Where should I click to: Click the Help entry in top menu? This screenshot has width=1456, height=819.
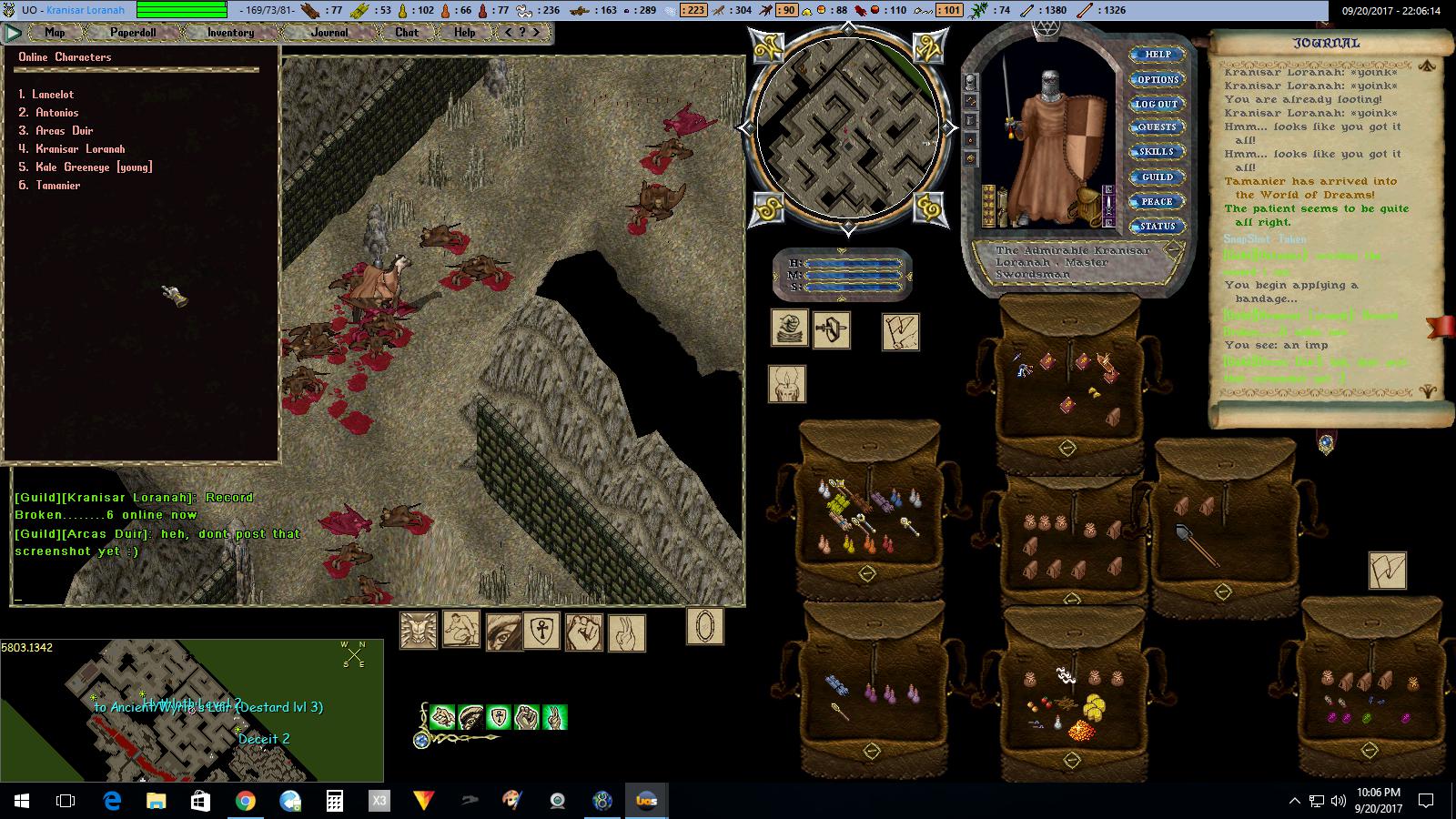[x=465, y=32]
